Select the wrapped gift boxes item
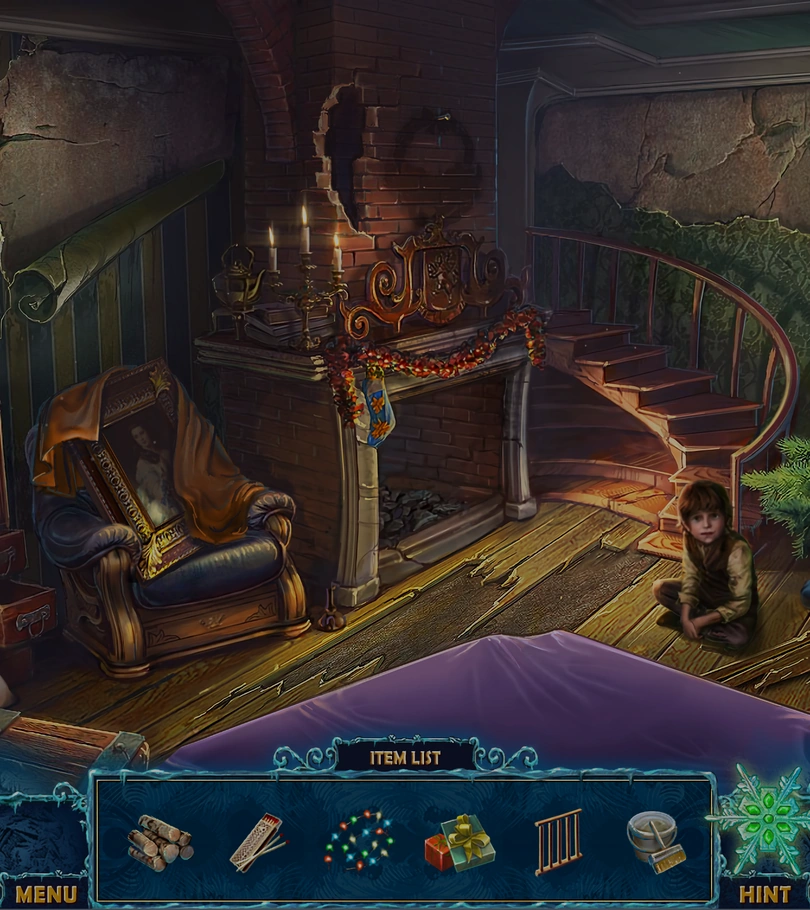 (460, 842)
